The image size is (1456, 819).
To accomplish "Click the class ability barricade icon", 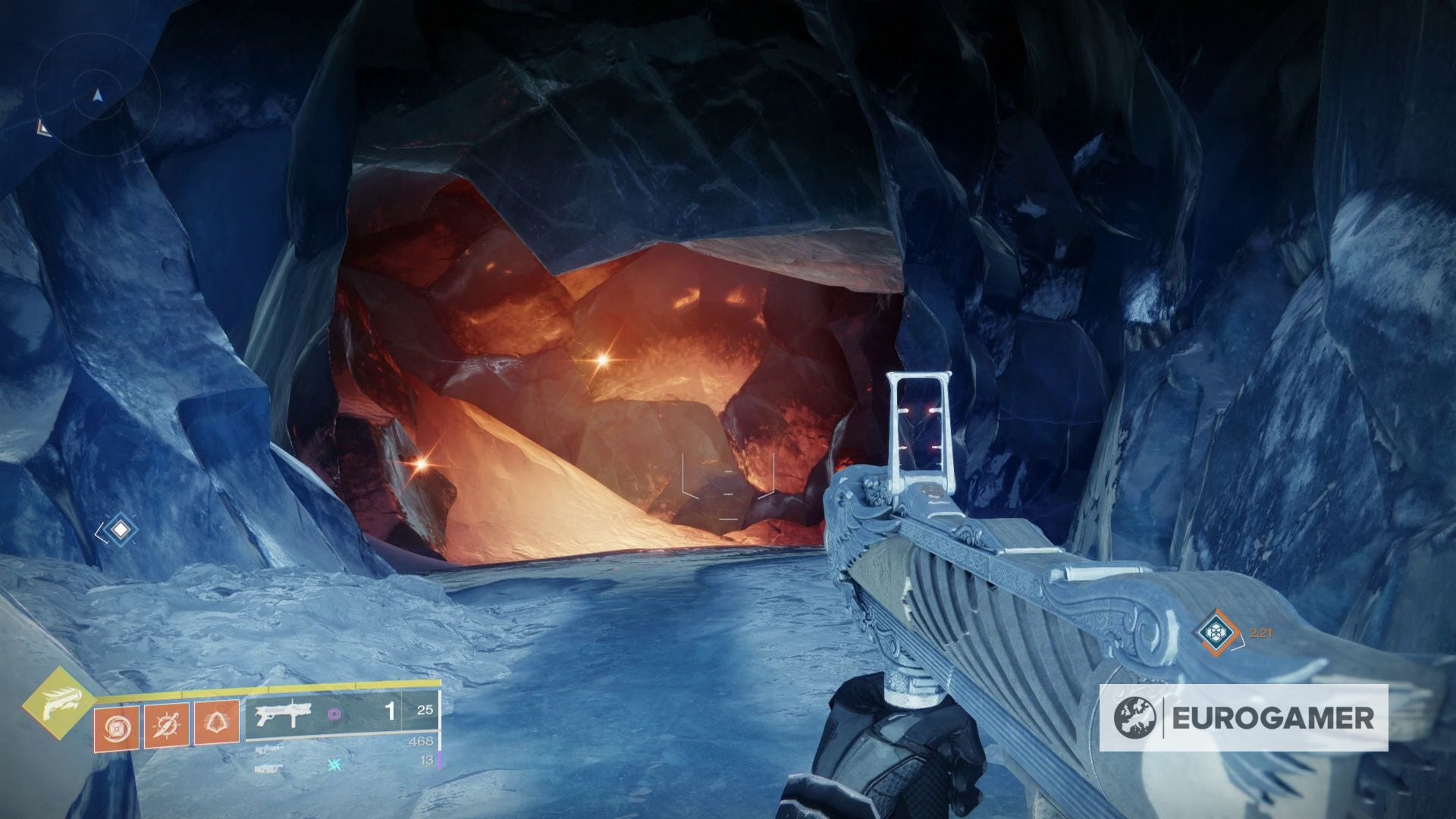I will (x=218, y=724).
